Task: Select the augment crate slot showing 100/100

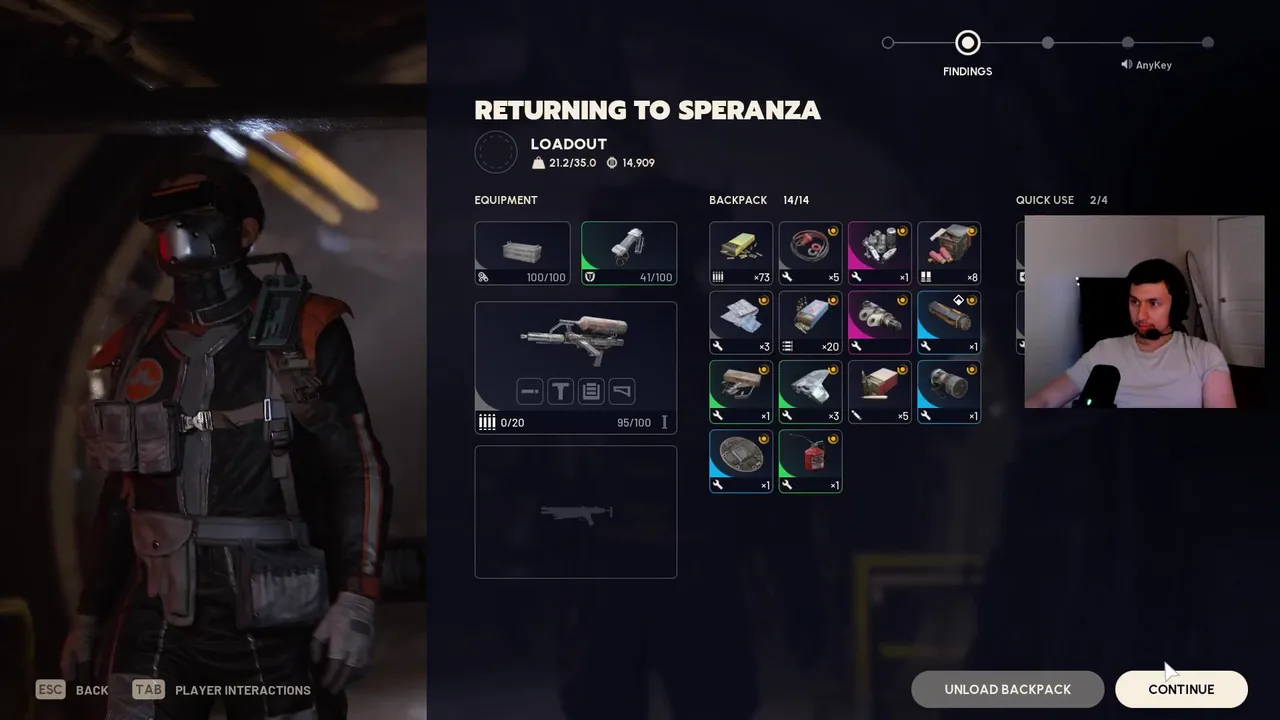Action: [522, 253]
